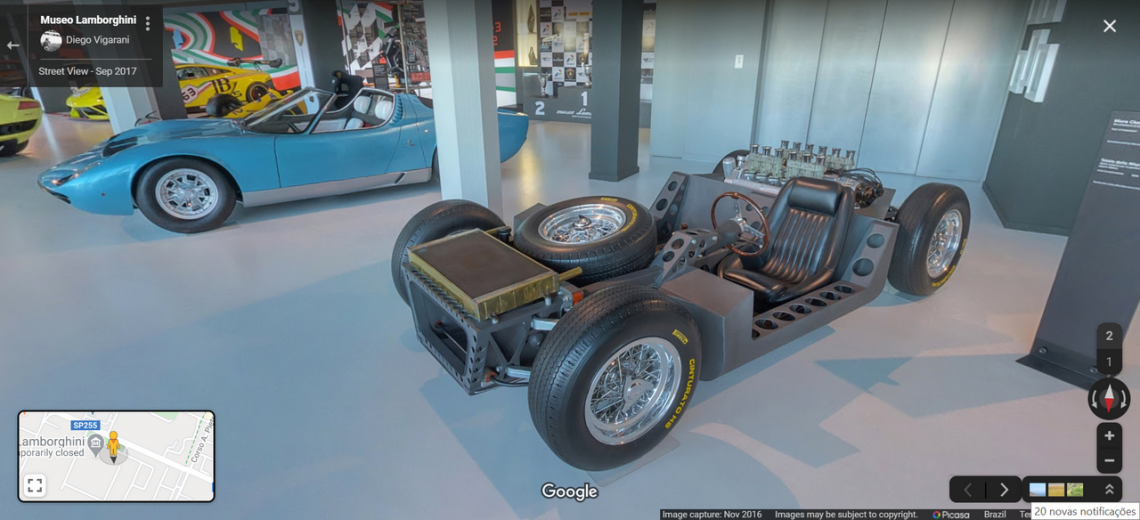Pick the green landscape imagery thumbnail
Screen dimensions: 1140x520
click(x=1075, y=490)
